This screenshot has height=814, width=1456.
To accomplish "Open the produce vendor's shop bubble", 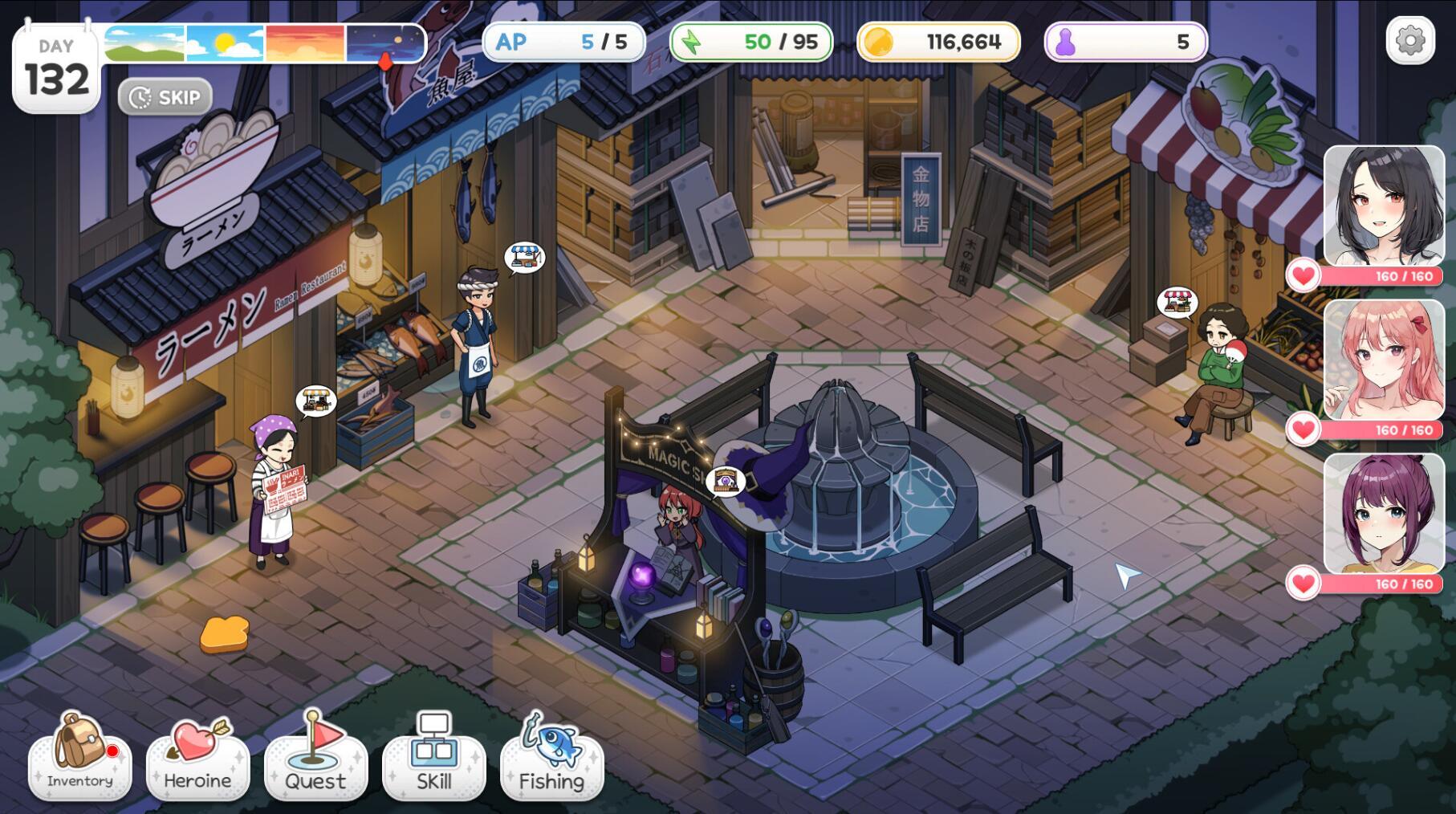I will click(1177, 303).
